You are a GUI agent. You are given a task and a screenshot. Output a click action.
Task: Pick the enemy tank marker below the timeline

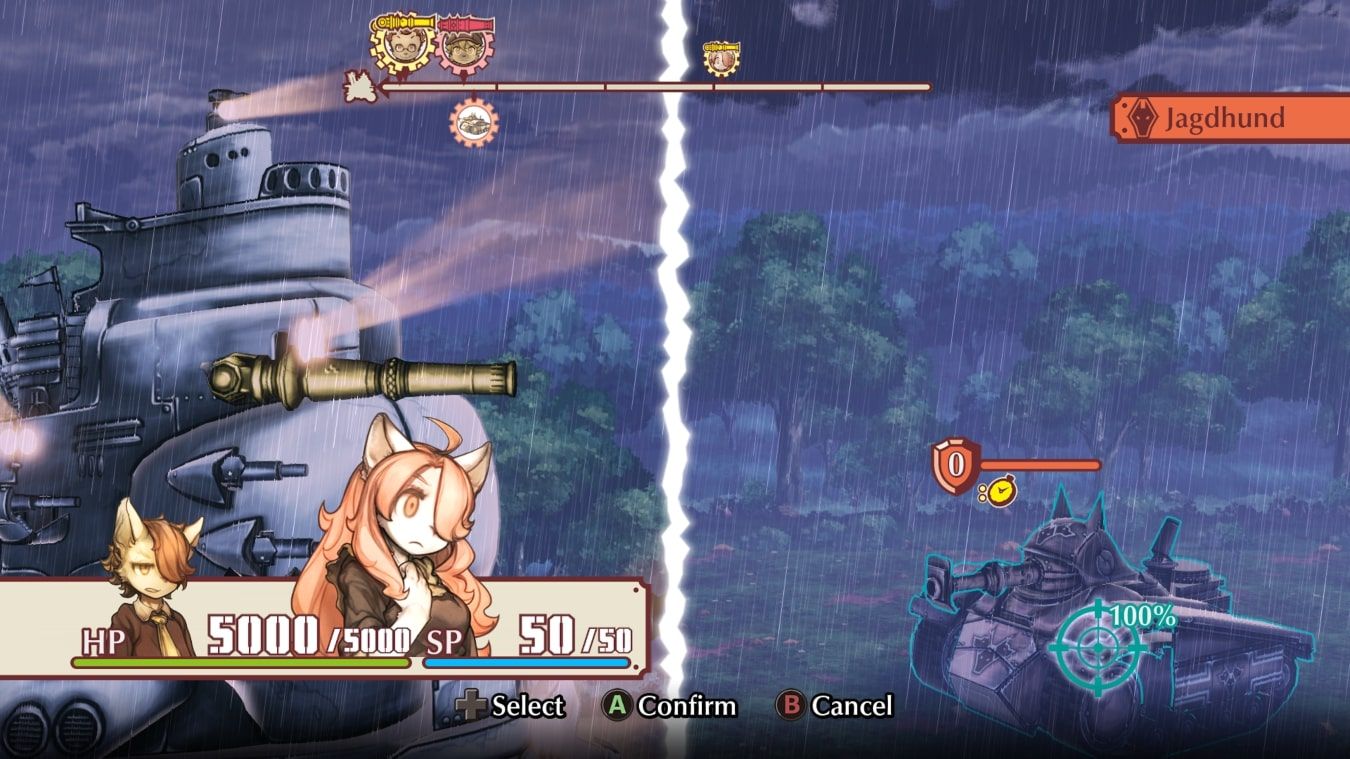point(474,123)
